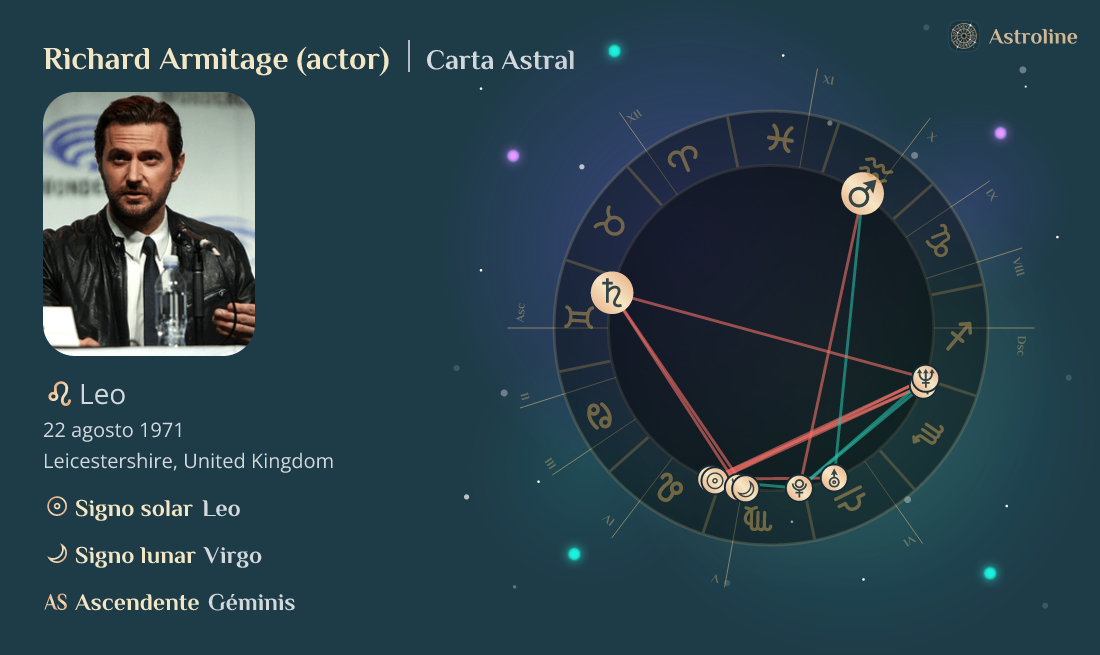Click the Pisces sign on the zodiac ring

780,138
